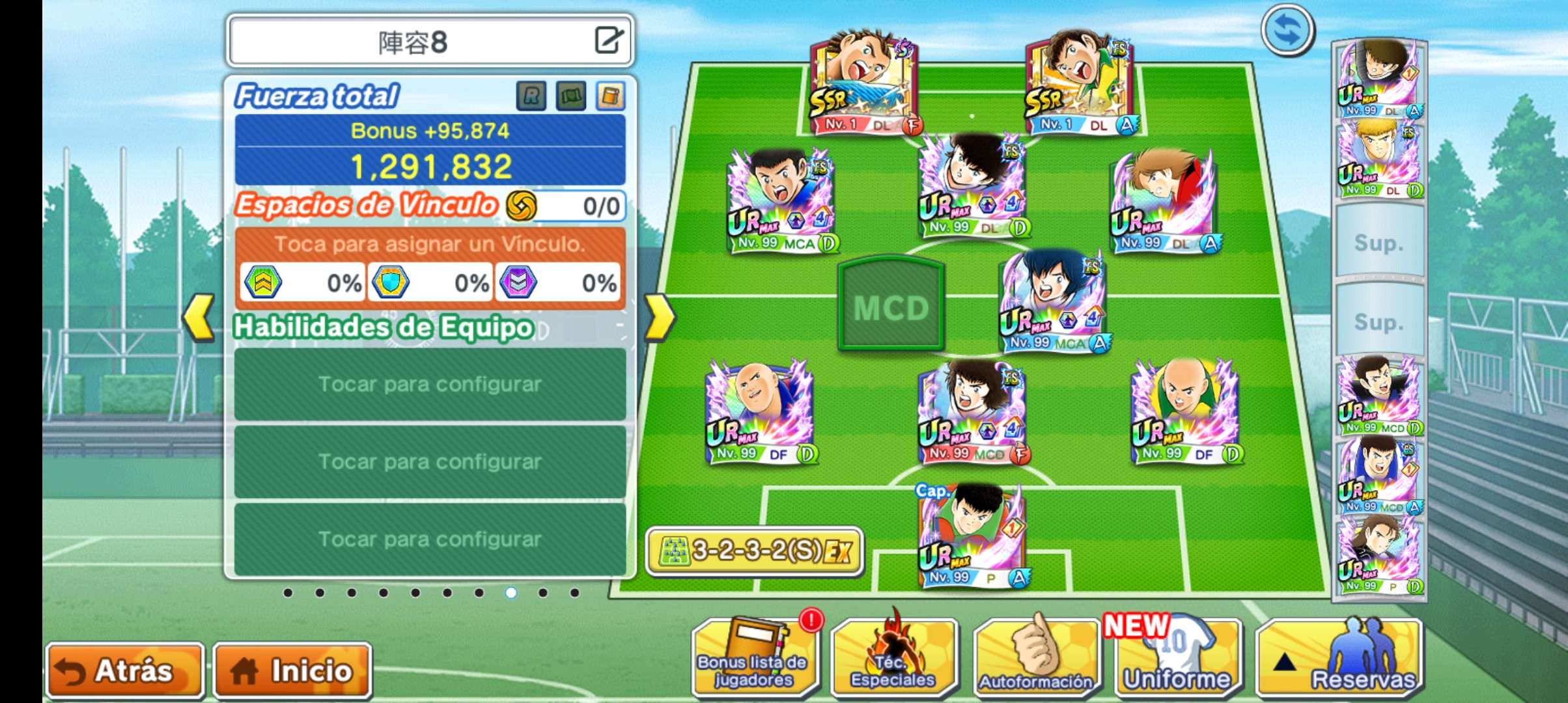Click the R icon beside Fuerza total
This screenshot has width=1568, height=703.
click(531, 96)
